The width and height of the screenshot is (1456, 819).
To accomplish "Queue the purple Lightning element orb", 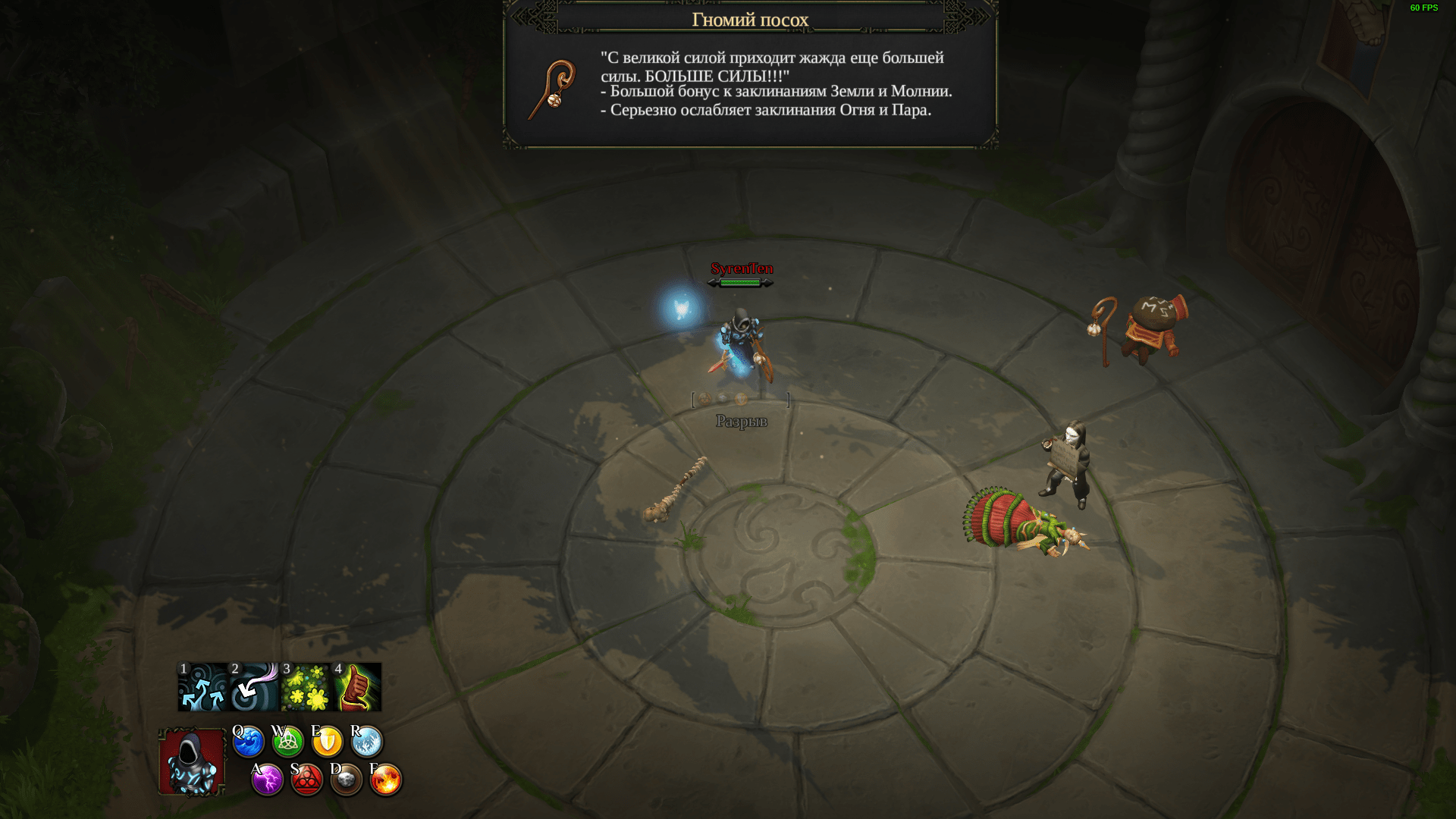I will (x=267, y=780).
